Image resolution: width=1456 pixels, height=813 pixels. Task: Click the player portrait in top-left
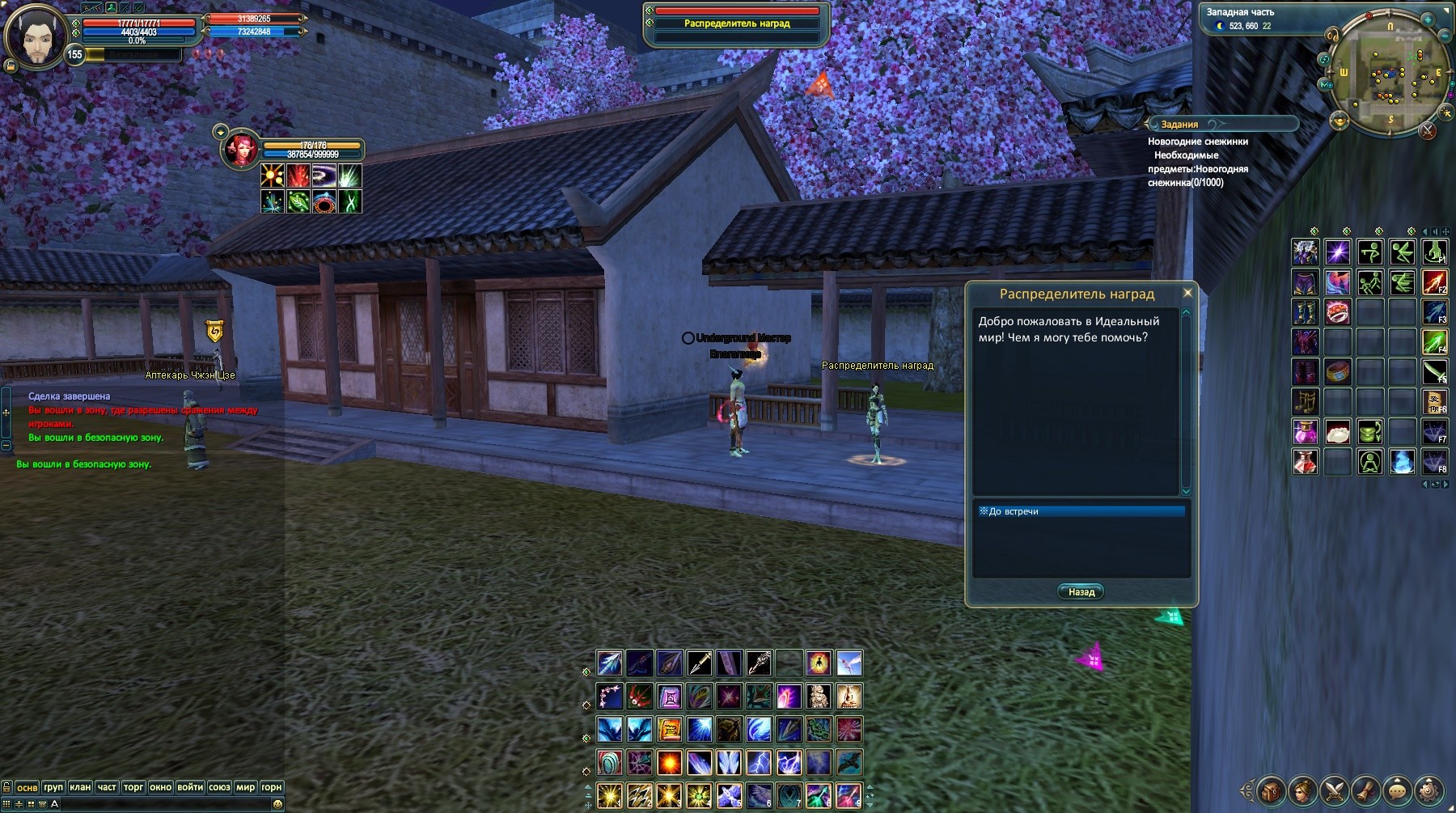tap(35, 36)
